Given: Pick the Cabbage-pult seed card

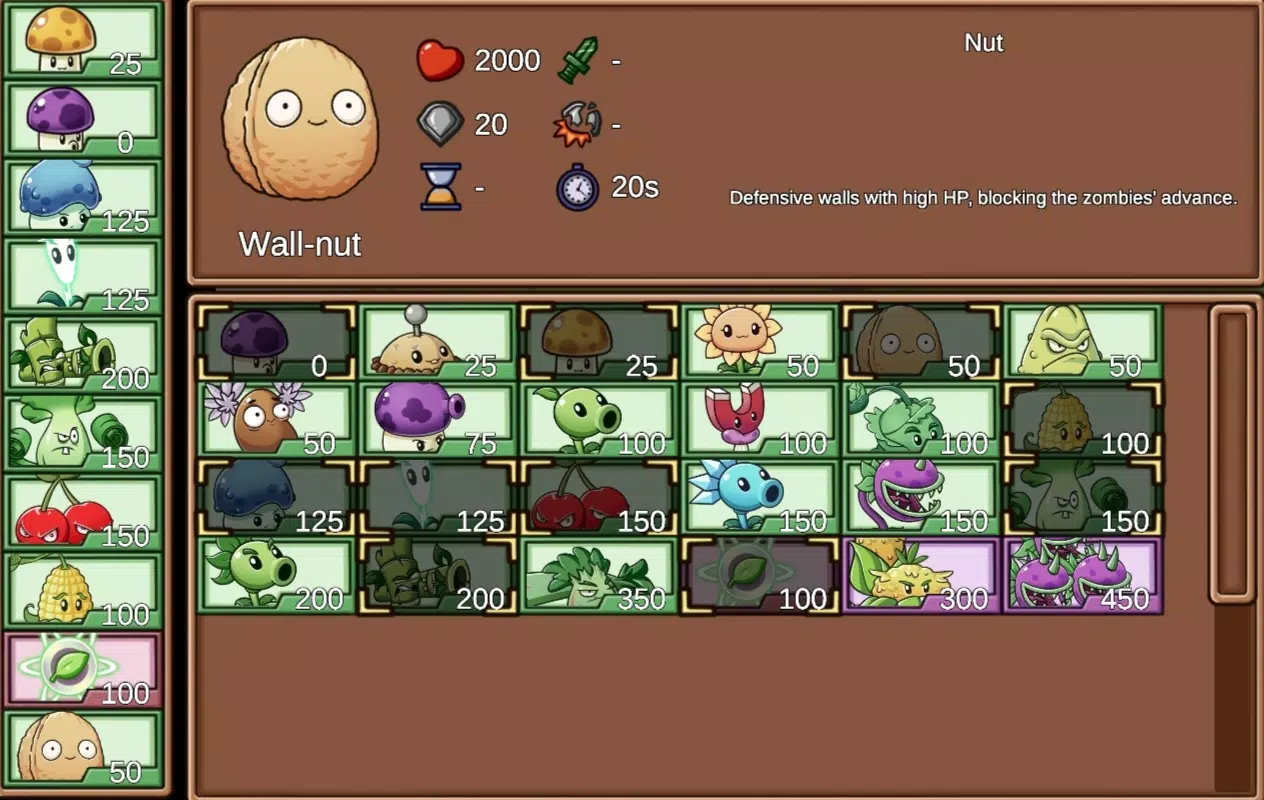Looking at the screenshot, I should click(921, 420).
